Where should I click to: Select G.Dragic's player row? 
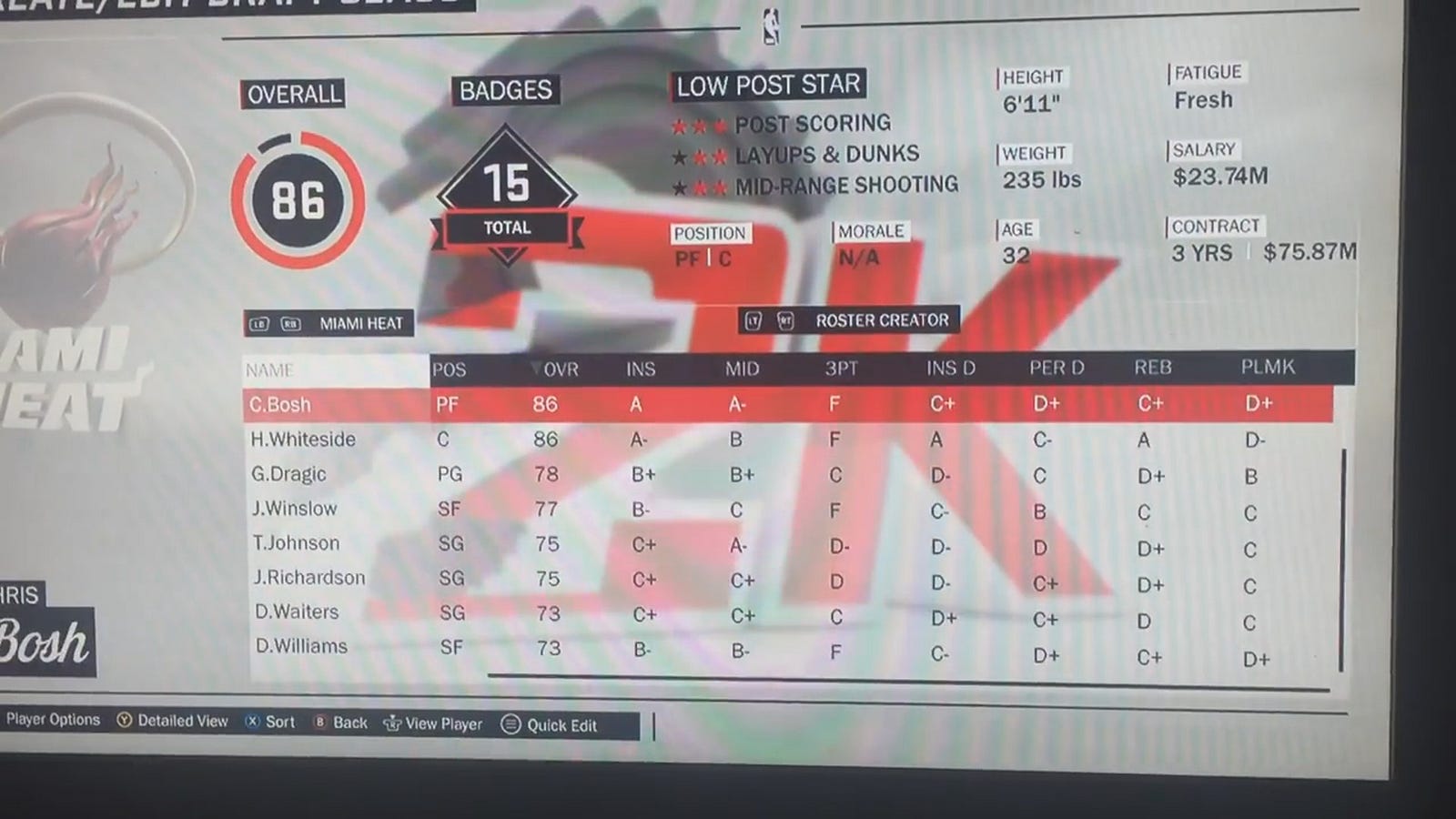click(x=288, y=474)
